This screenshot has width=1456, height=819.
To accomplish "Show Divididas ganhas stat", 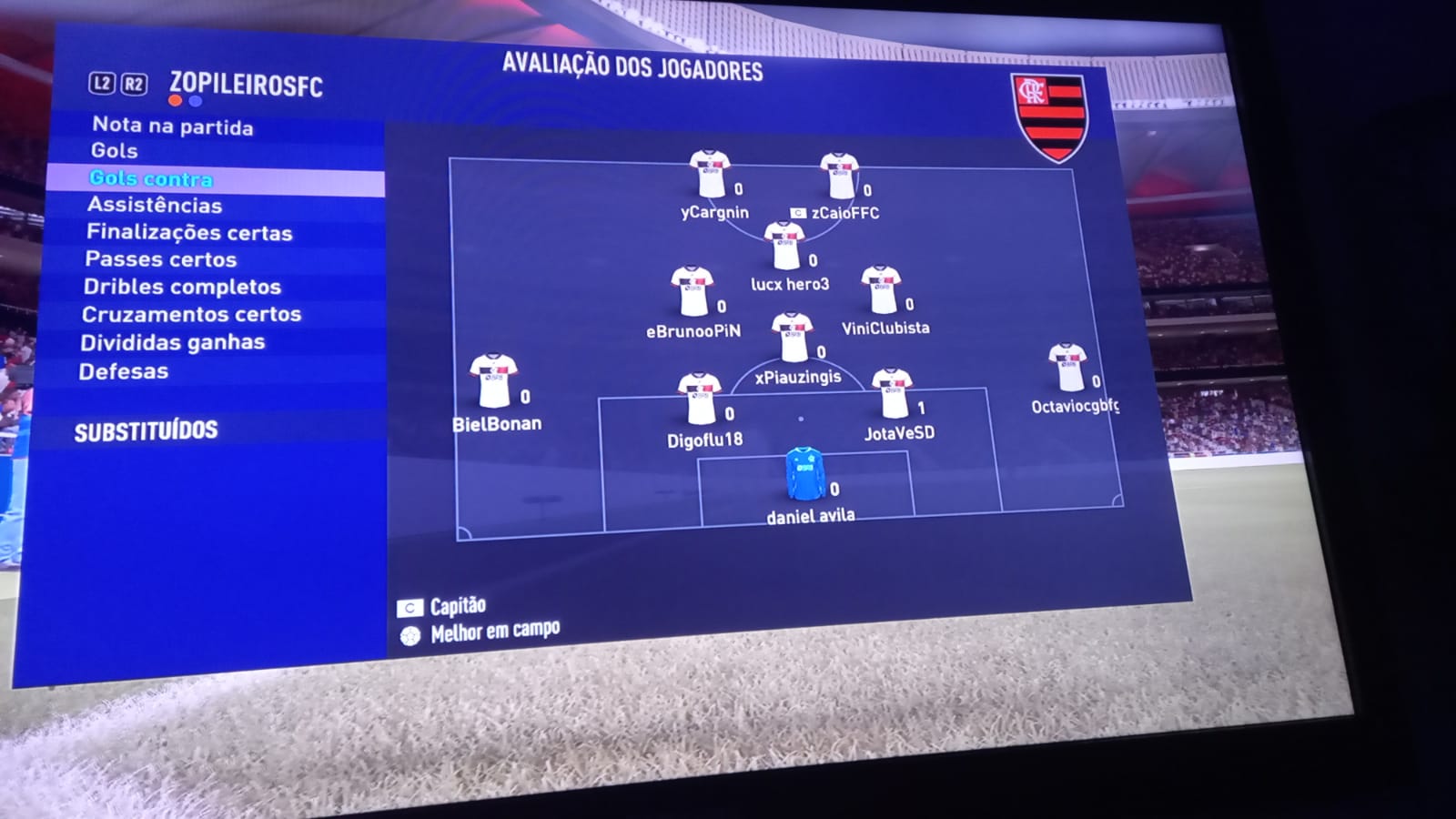I will click(173, 342).
